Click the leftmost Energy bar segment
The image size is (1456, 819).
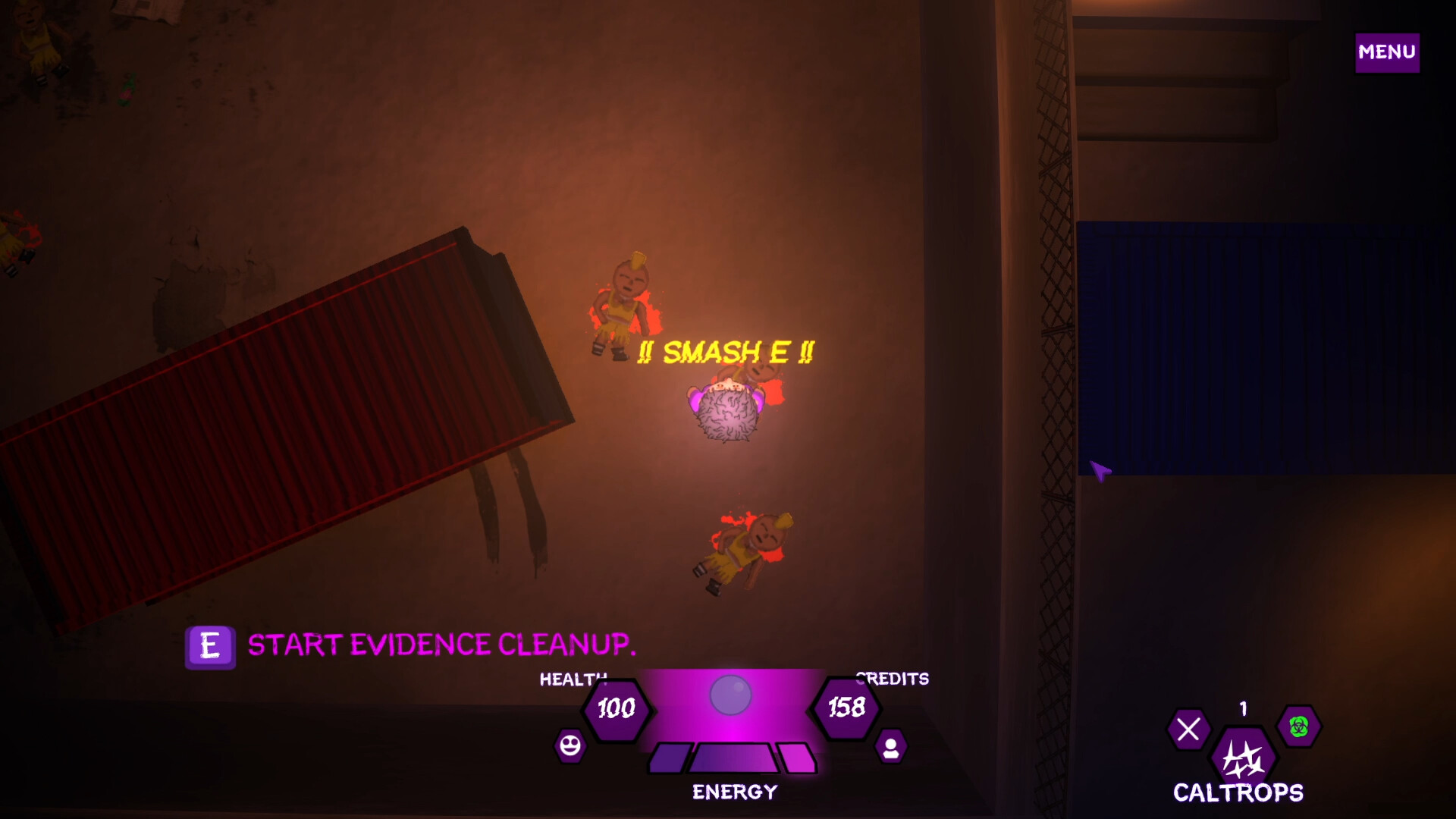coord(667,756)
